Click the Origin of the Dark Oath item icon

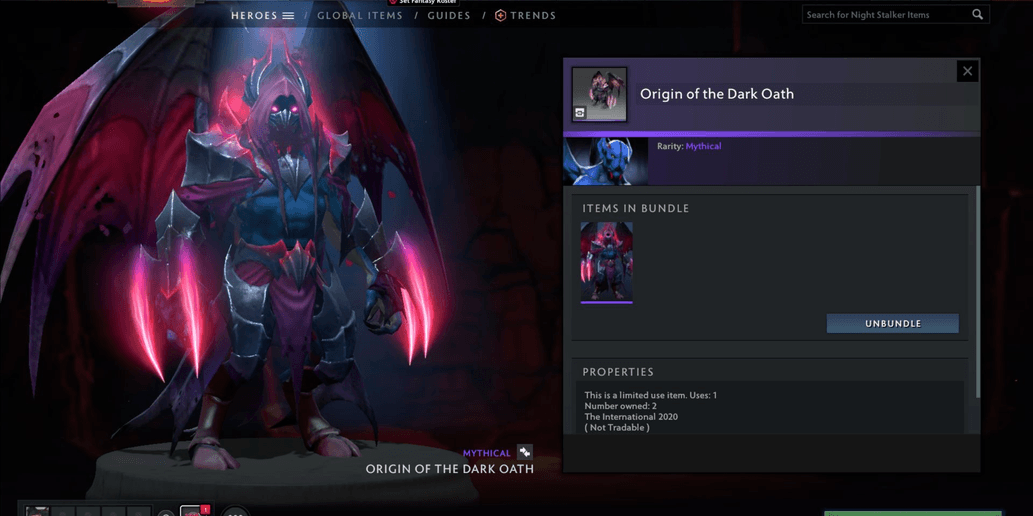[x=599, y=94]
